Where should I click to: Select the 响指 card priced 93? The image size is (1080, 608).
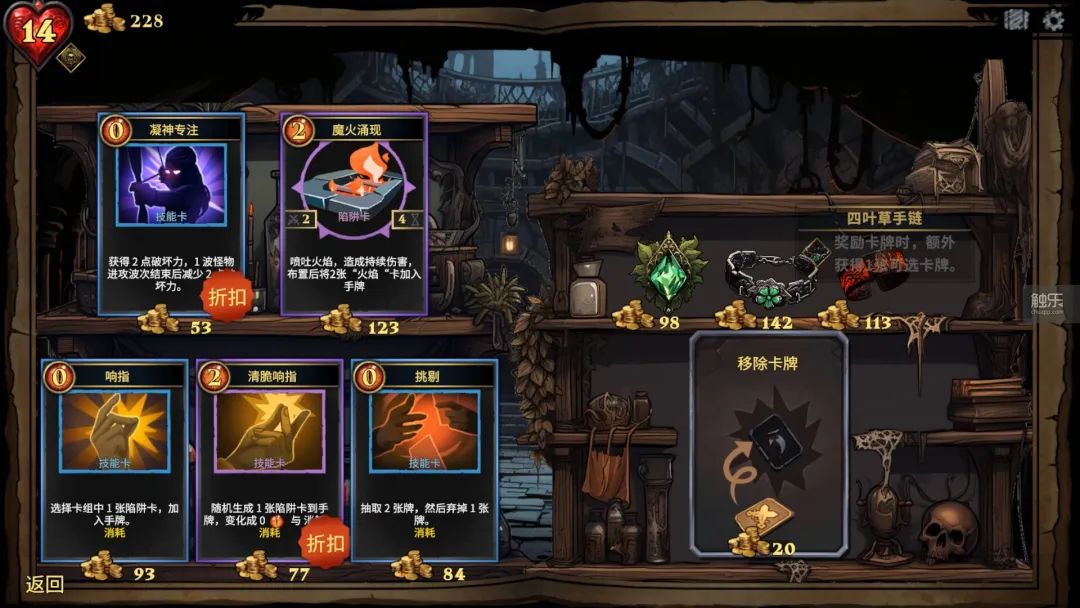point(114,458)
